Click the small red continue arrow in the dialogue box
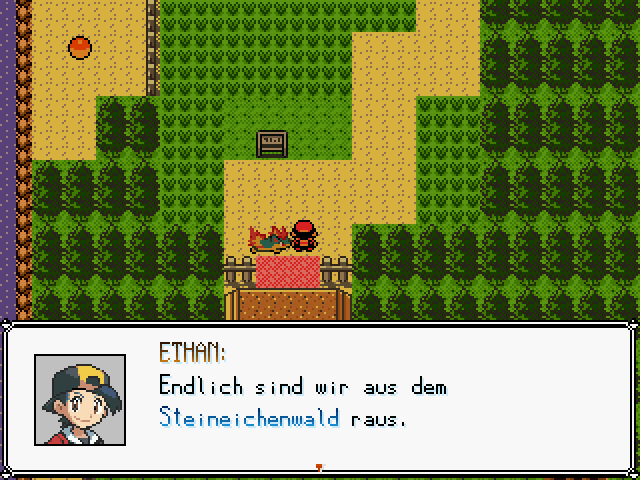The width and height of the screenshot is (640, 480). (x=319, y=466)
